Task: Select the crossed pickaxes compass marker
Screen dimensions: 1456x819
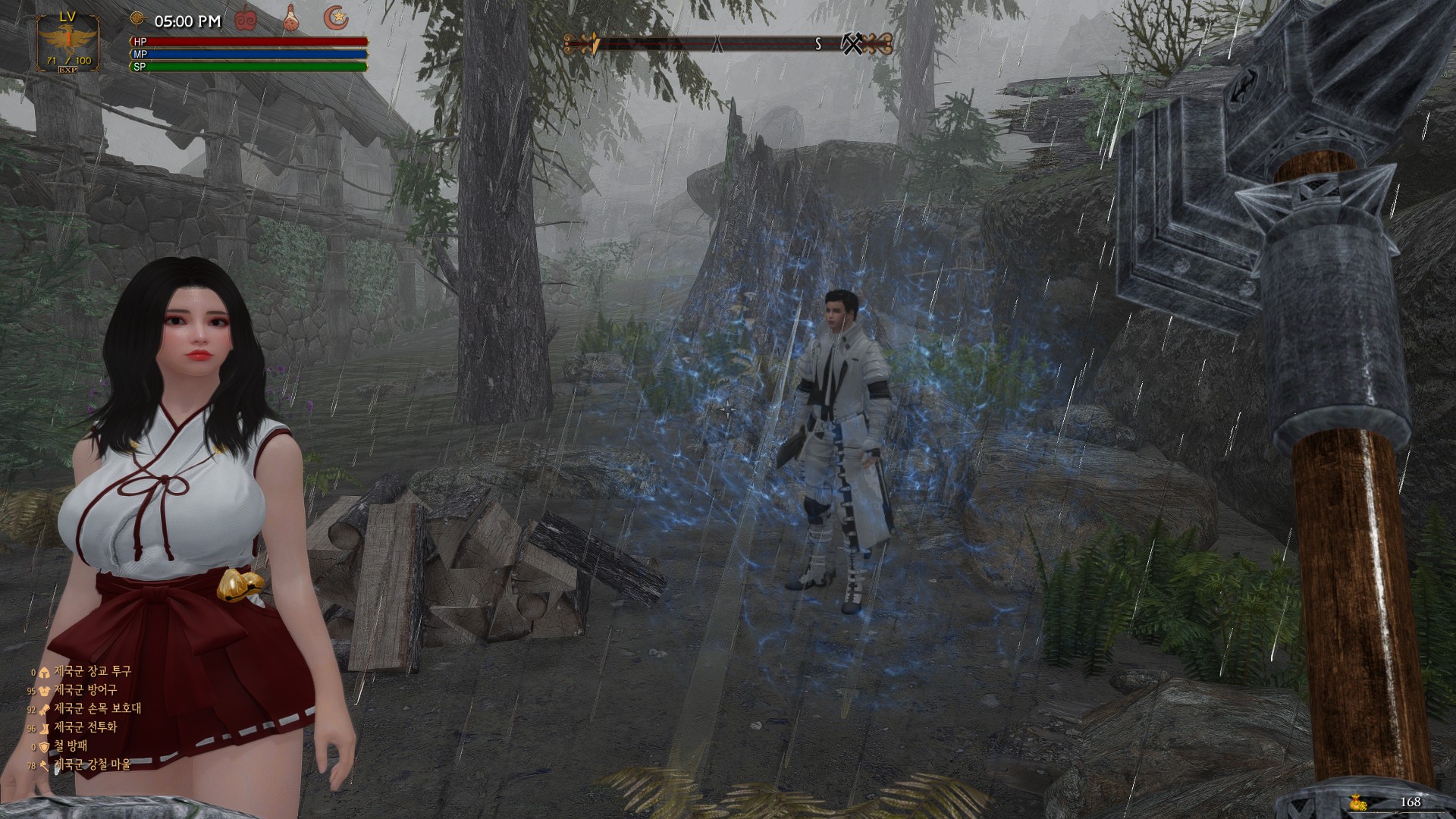Action: click(852, 44)
